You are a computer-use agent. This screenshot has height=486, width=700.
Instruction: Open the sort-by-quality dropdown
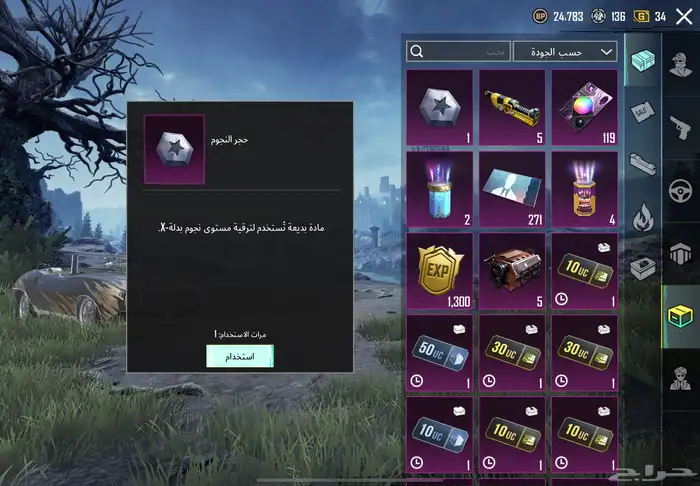[x=565, y=51]
